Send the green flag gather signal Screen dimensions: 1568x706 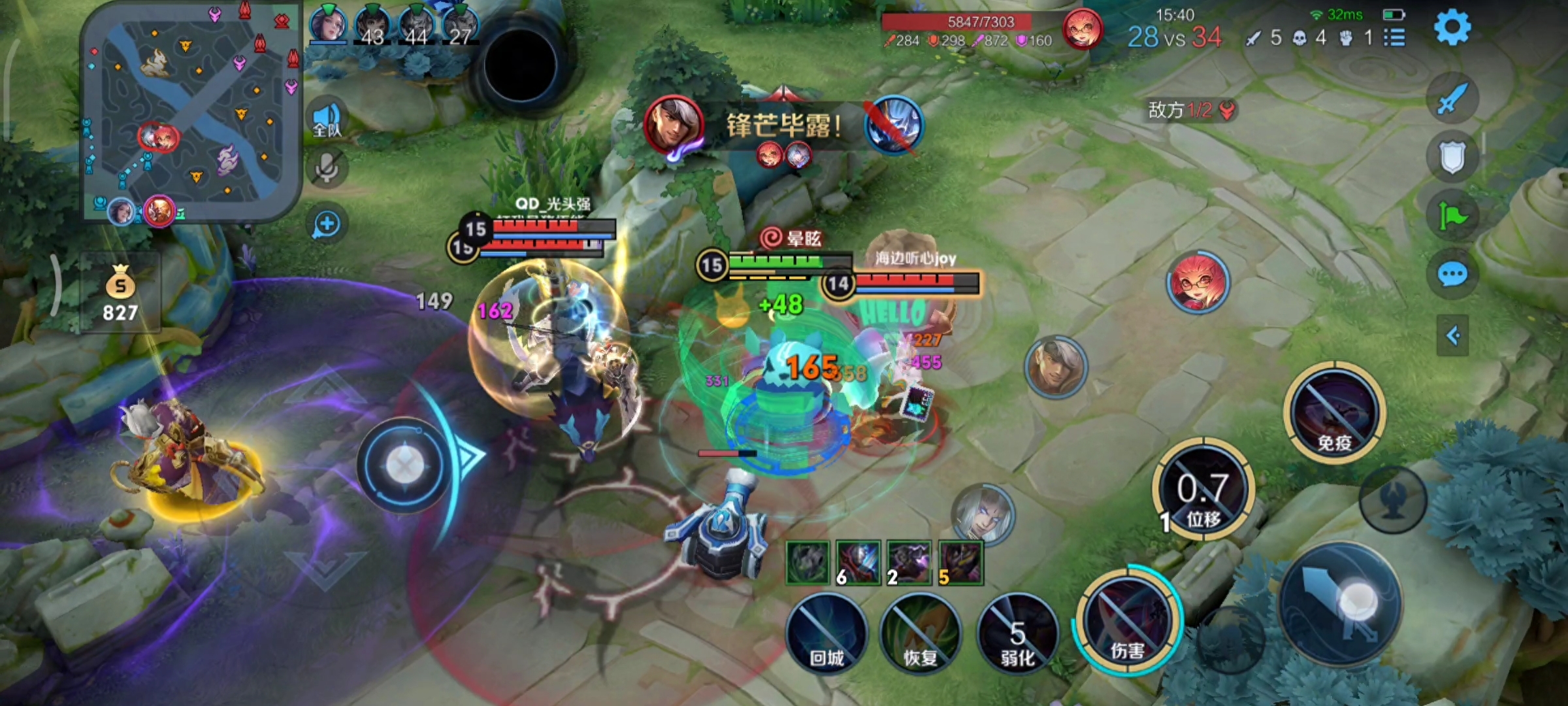[x=1452, y=216]
